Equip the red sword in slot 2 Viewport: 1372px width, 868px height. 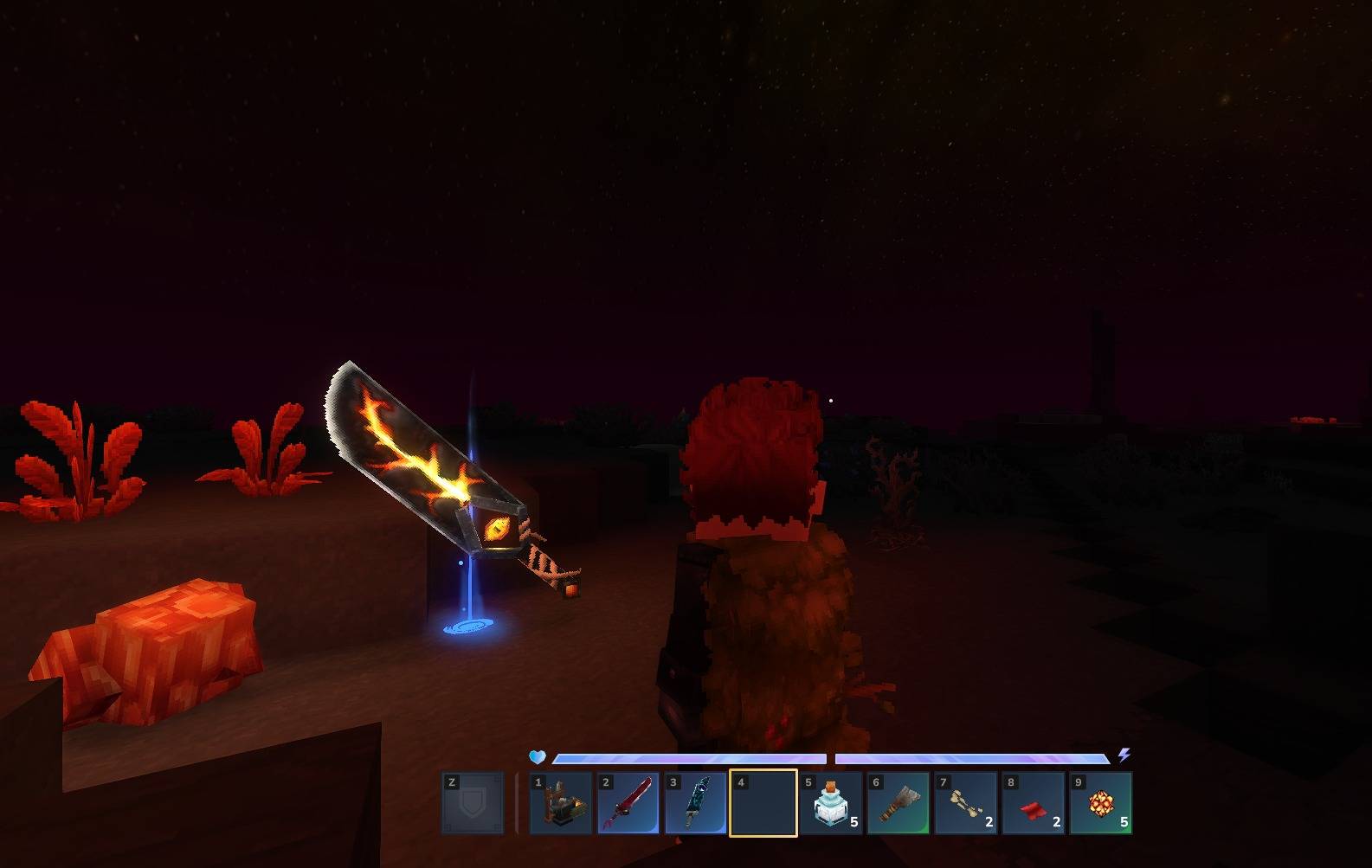(628, 803)
